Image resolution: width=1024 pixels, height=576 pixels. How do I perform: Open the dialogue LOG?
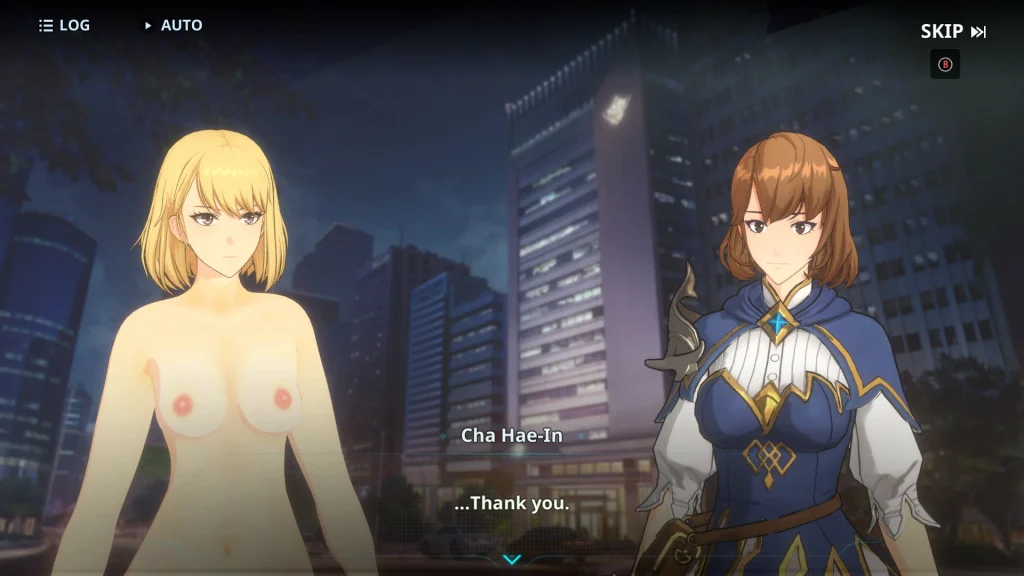tap(64, 25)
